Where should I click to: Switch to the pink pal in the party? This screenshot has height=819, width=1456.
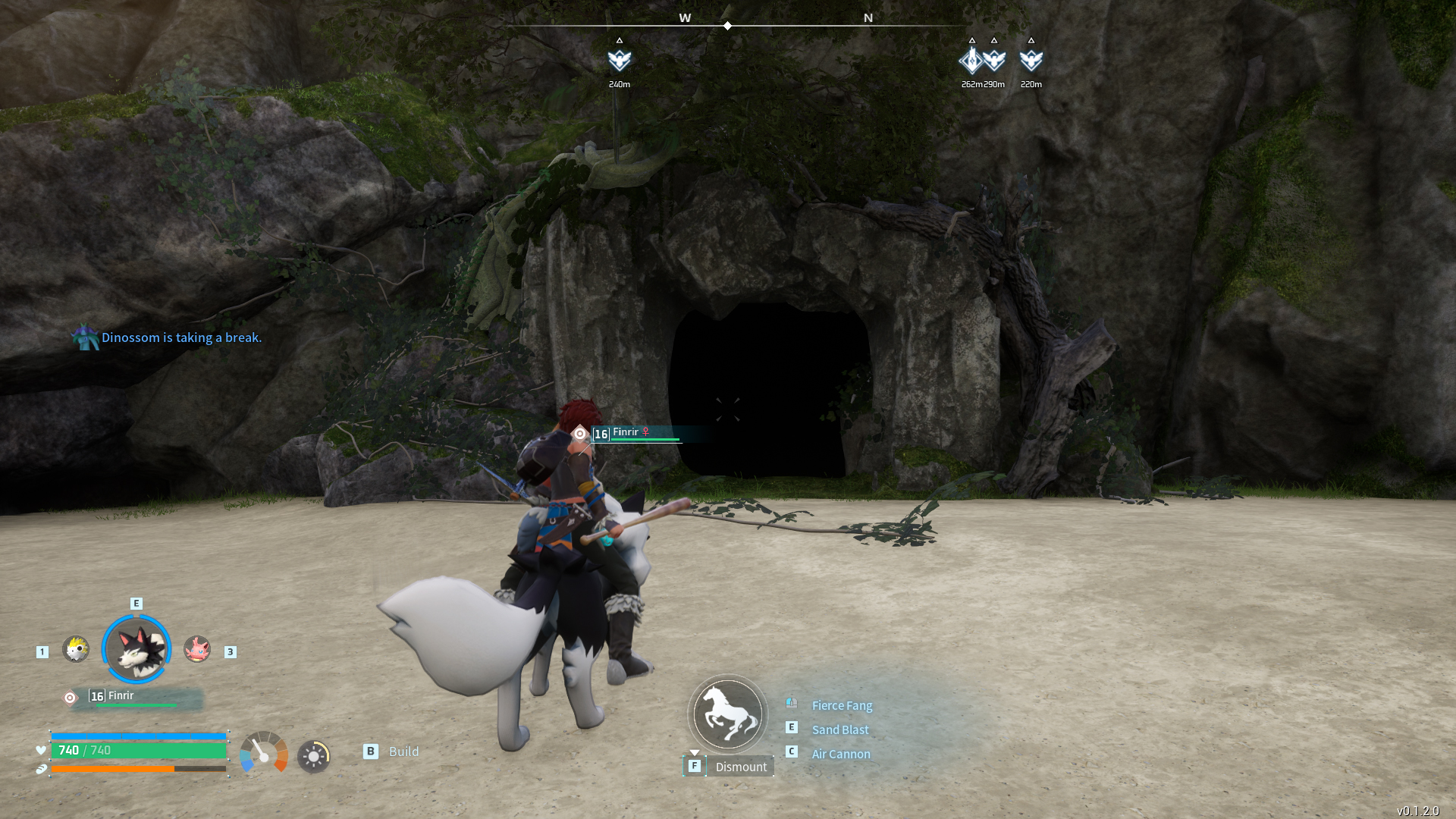(197, 649)
